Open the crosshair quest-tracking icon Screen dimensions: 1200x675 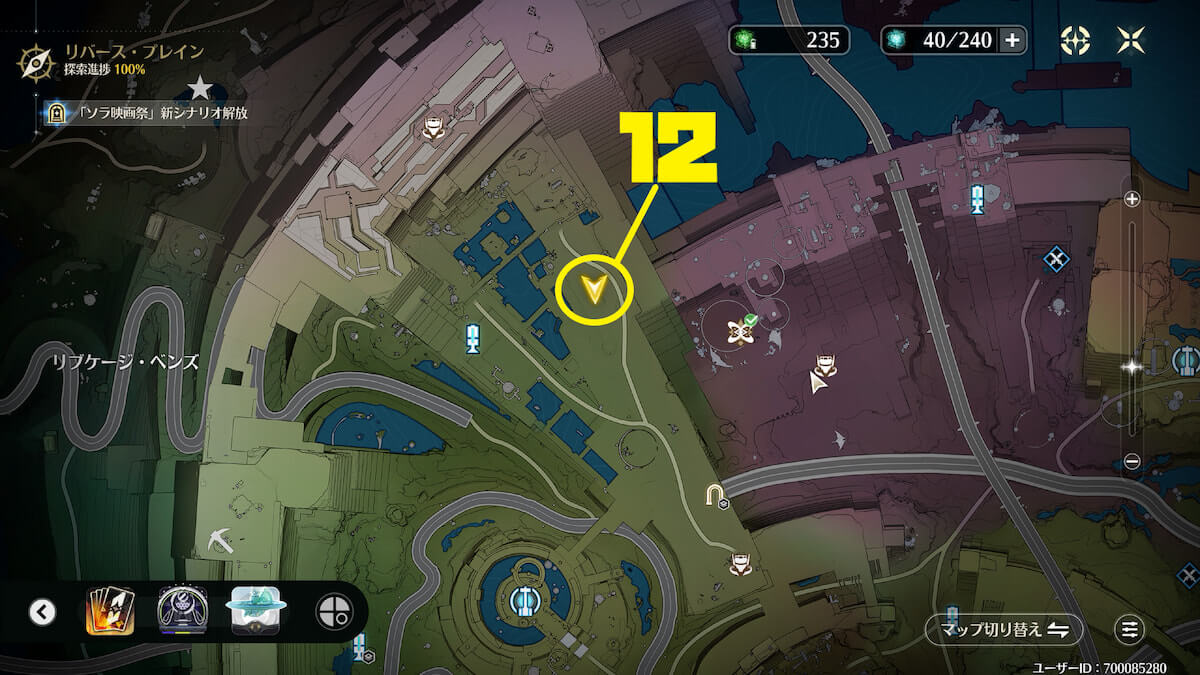coord(1075,40)
